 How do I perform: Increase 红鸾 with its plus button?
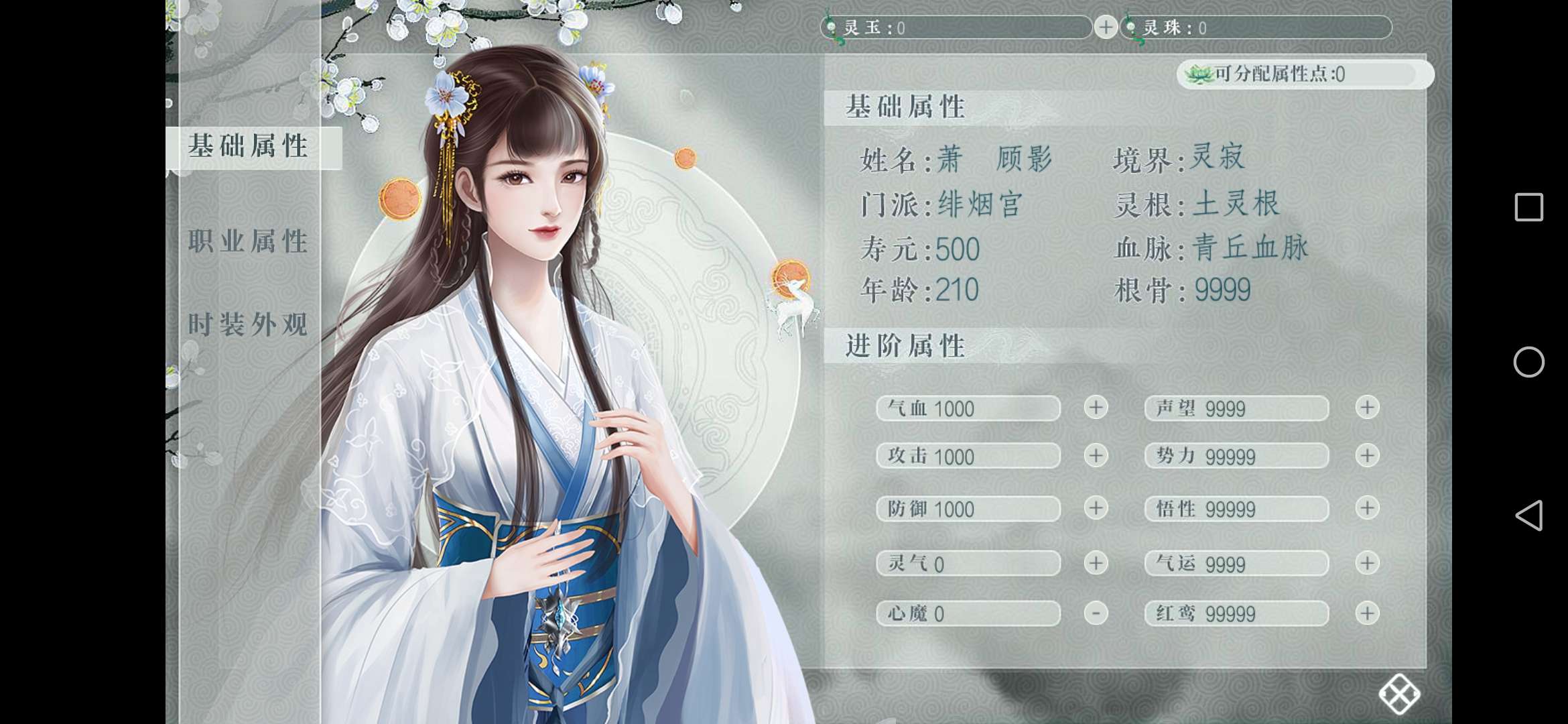coord(1367,614)
